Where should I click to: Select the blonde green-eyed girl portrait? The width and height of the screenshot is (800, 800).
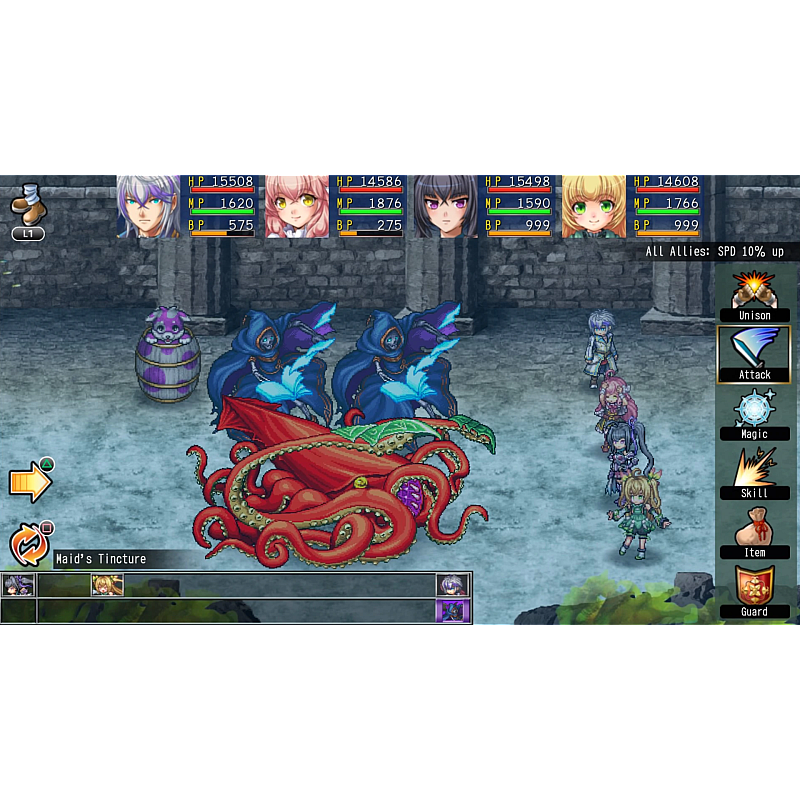[x=593, y=207]
